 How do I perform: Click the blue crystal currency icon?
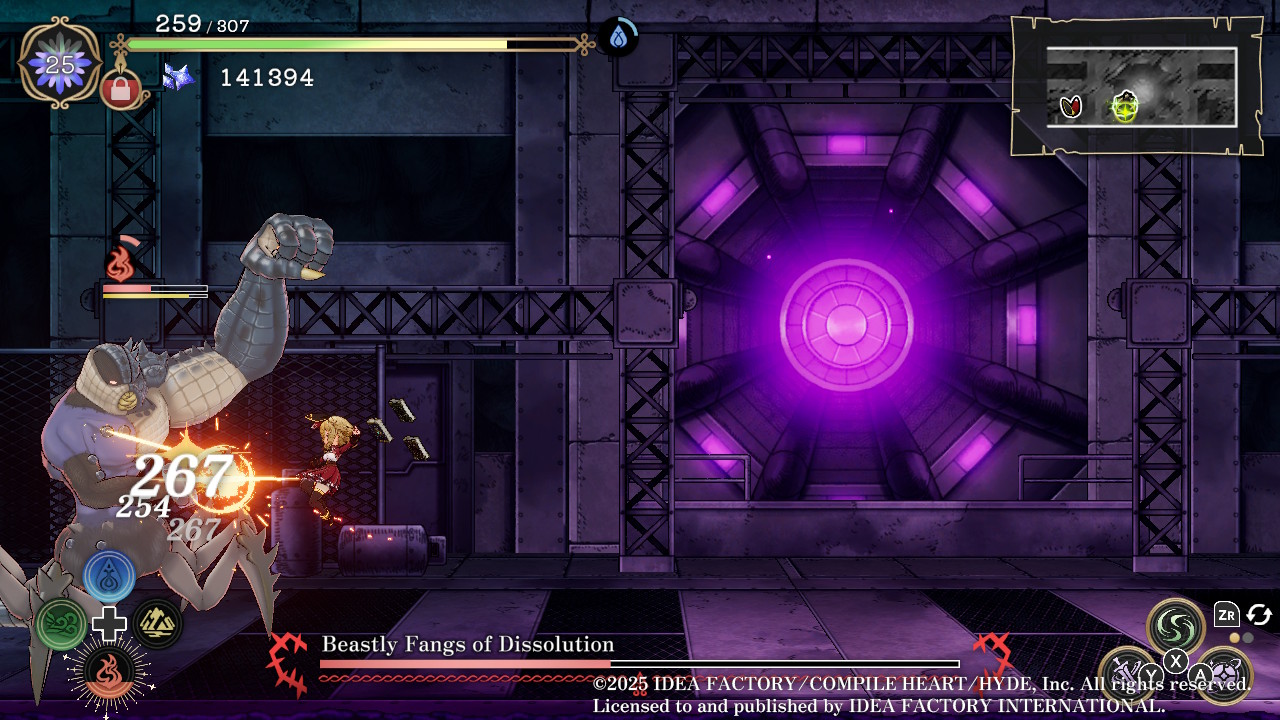[x=178, y=77]
